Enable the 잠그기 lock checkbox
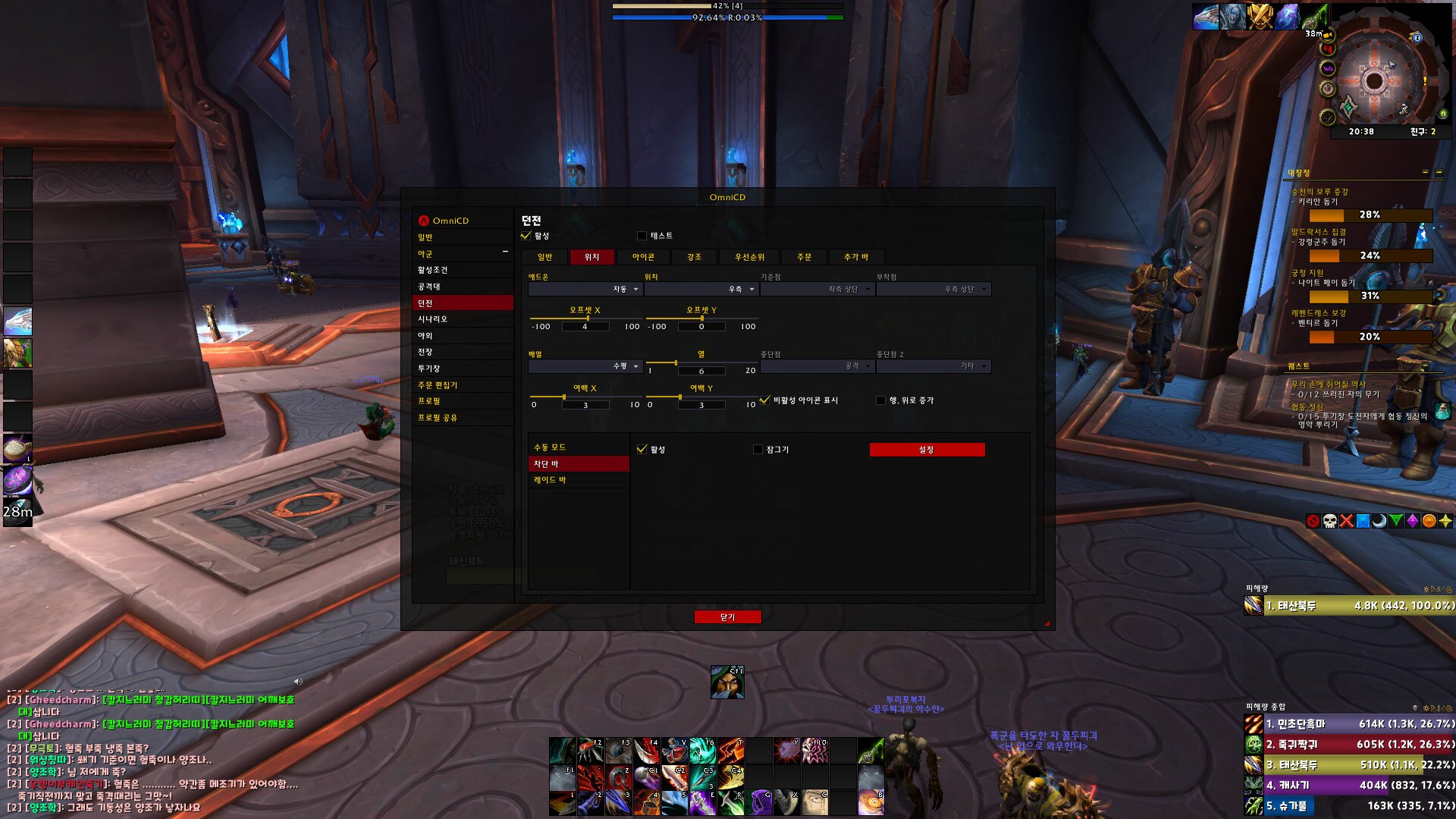1456x819 pixels. pos(758,450)
